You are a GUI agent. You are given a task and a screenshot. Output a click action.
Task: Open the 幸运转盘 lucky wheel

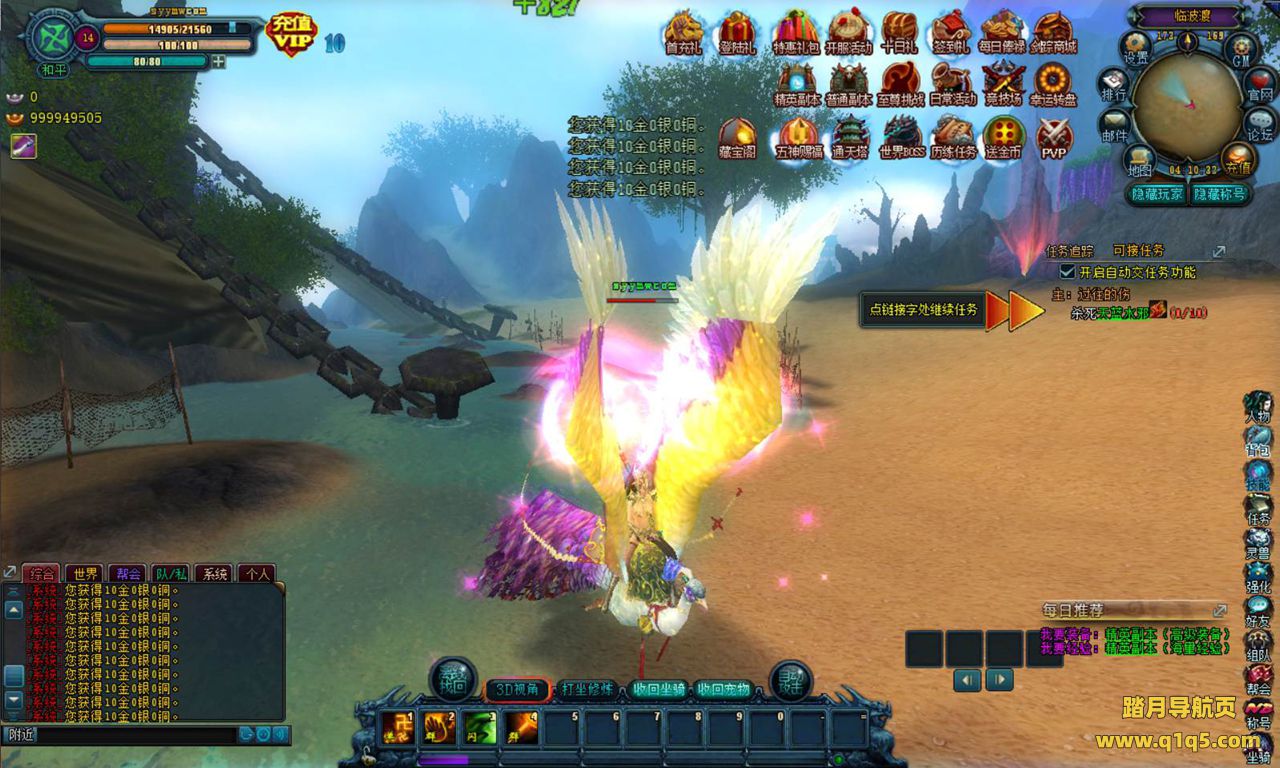[x=1053, y=84]
